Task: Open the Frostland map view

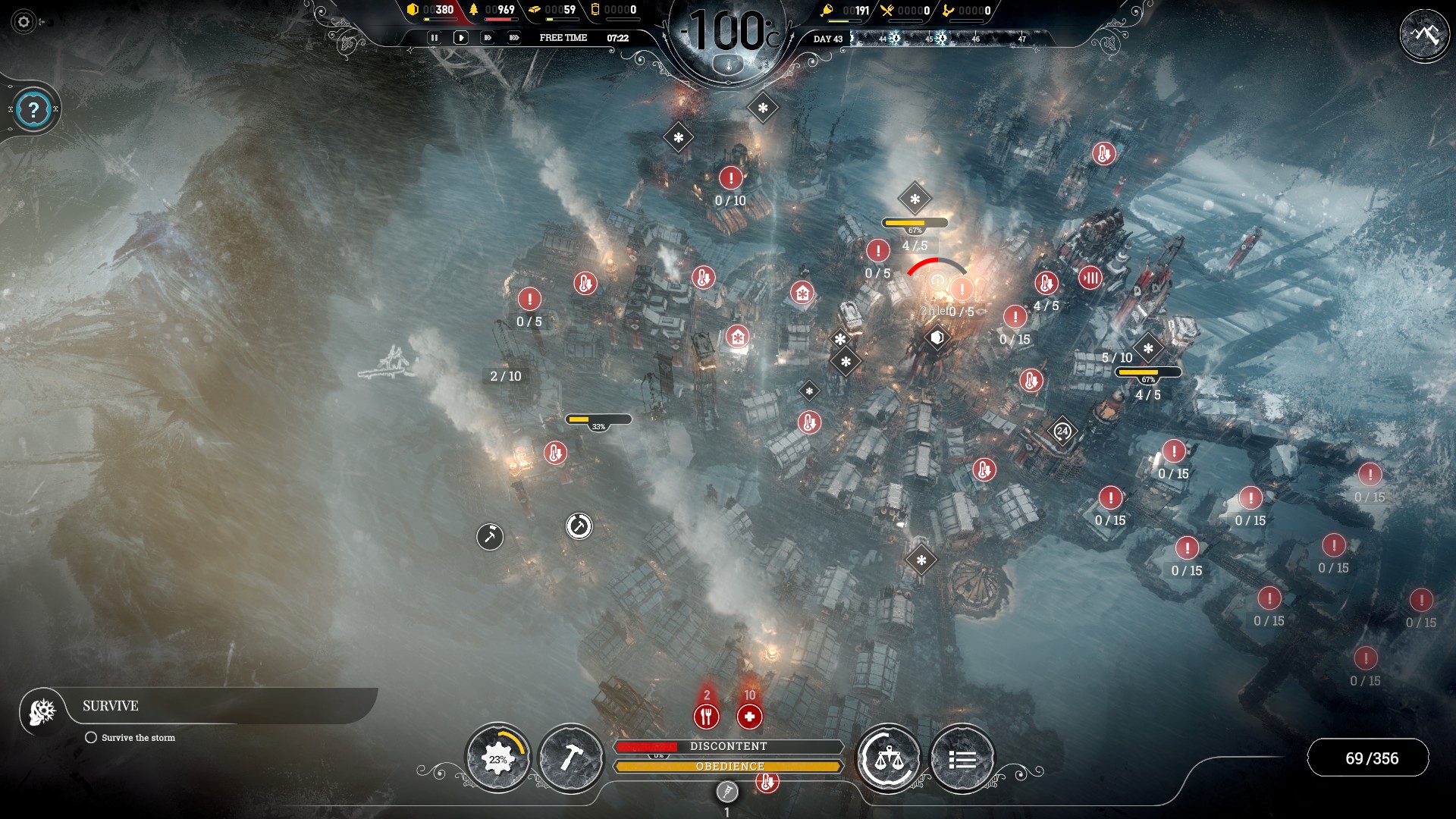Action: click(x=1424, y=35)
